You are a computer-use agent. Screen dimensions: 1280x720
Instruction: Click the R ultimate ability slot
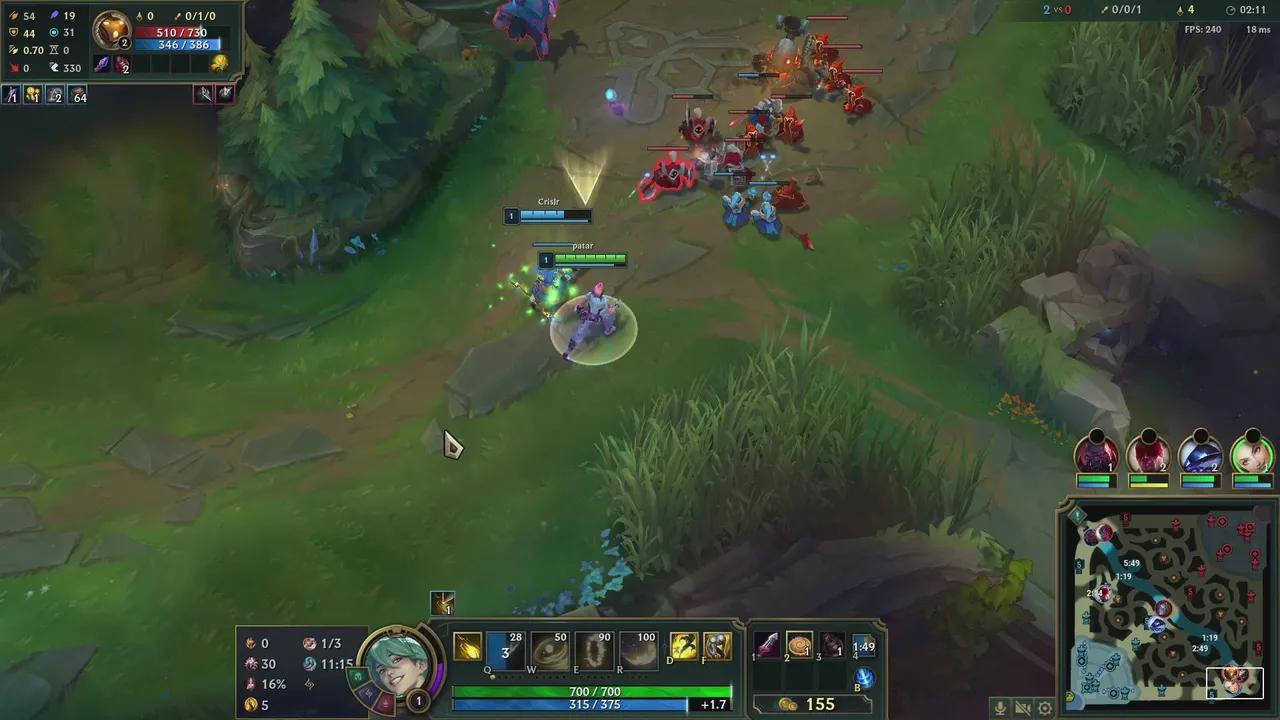(x=639, y=649)
